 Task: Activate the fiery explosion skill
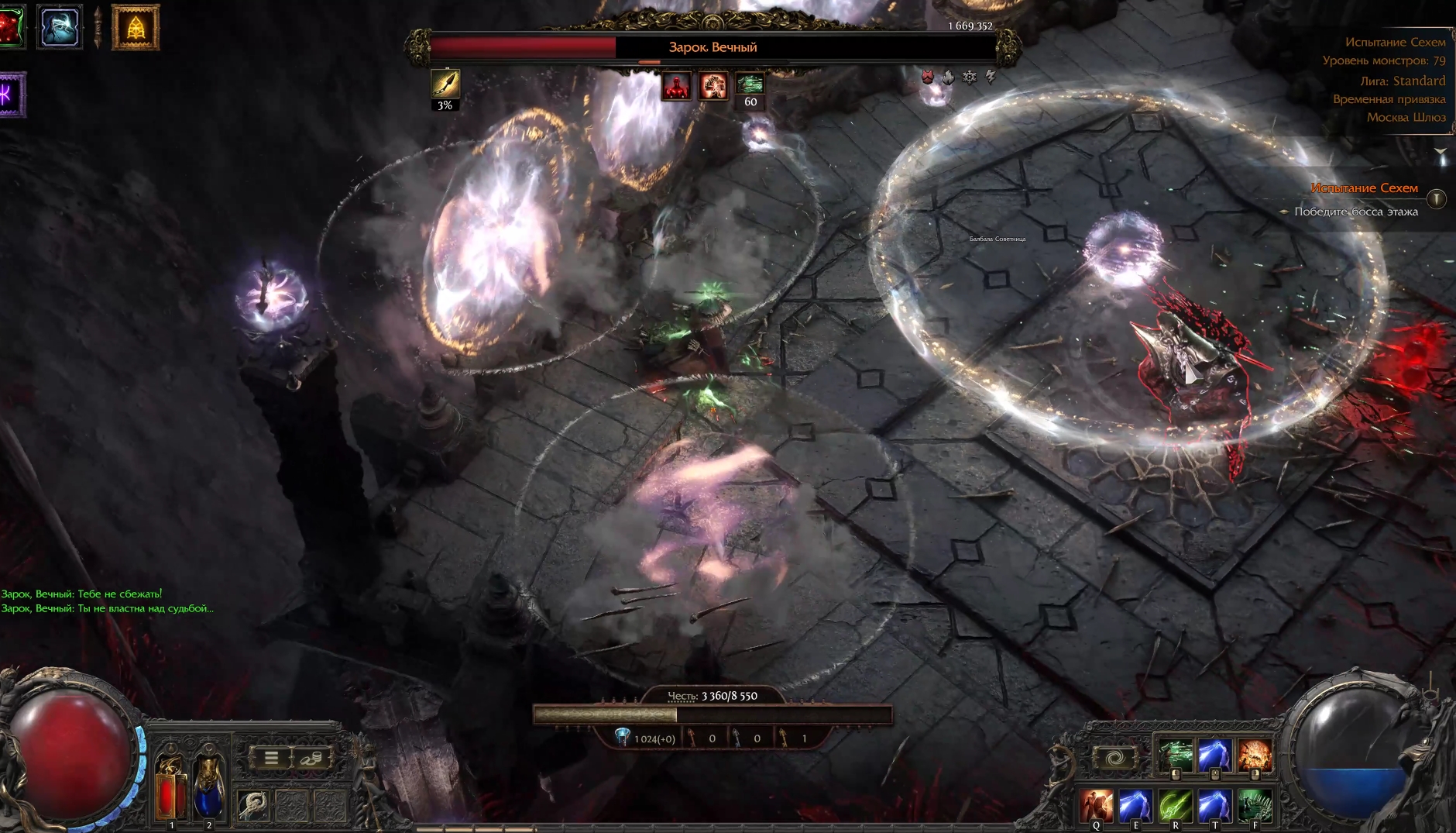click(x=1255, y=755)
